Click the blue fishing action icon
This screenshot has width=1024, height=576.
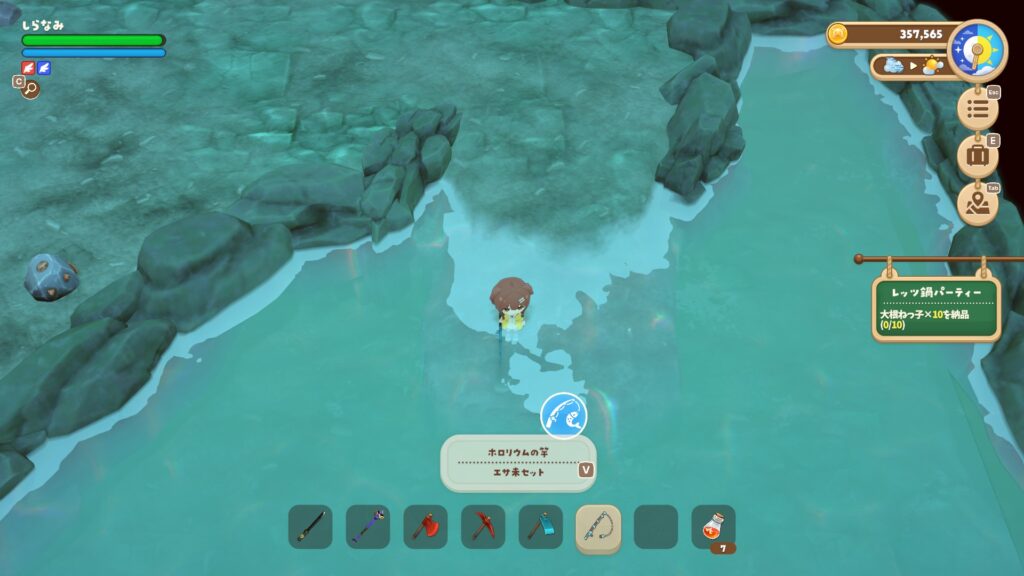click(564, 415)
